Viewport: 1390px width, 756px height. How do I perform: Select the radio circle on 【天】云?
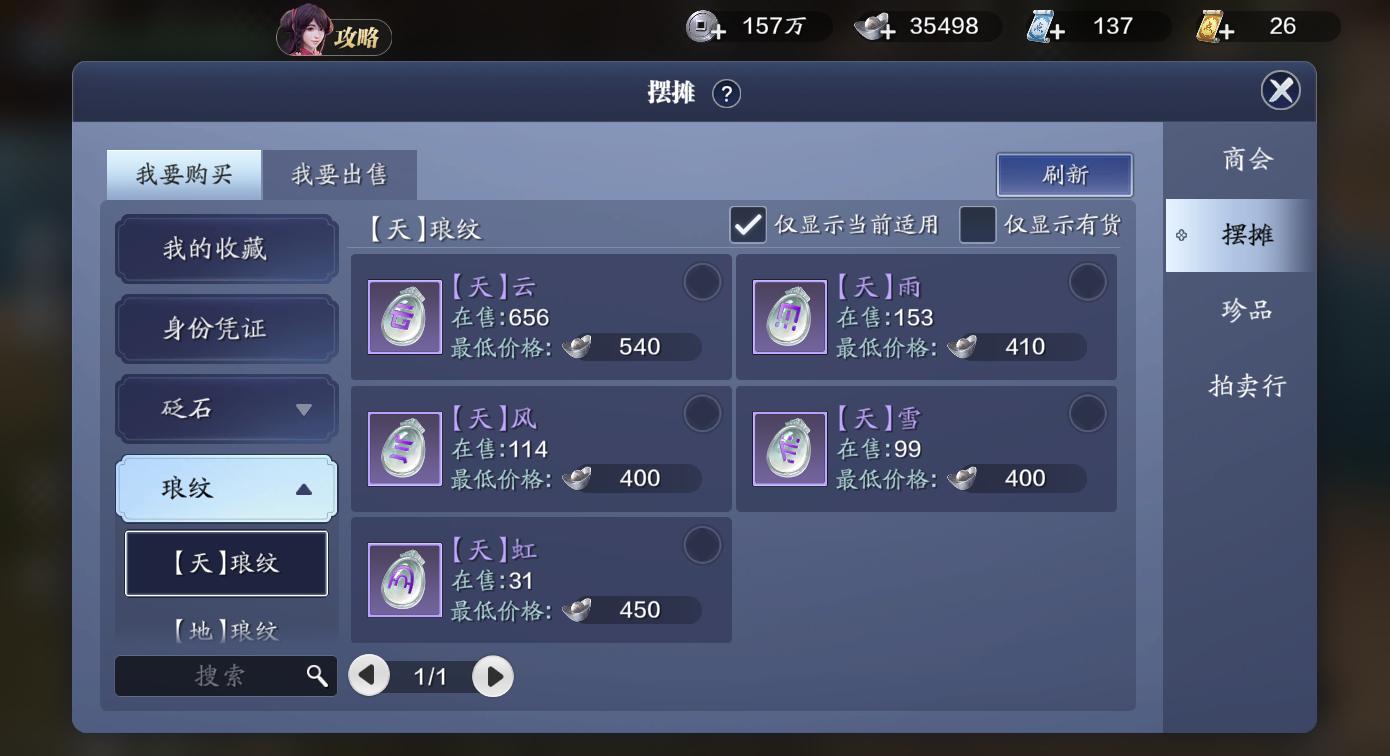[703, 282]
